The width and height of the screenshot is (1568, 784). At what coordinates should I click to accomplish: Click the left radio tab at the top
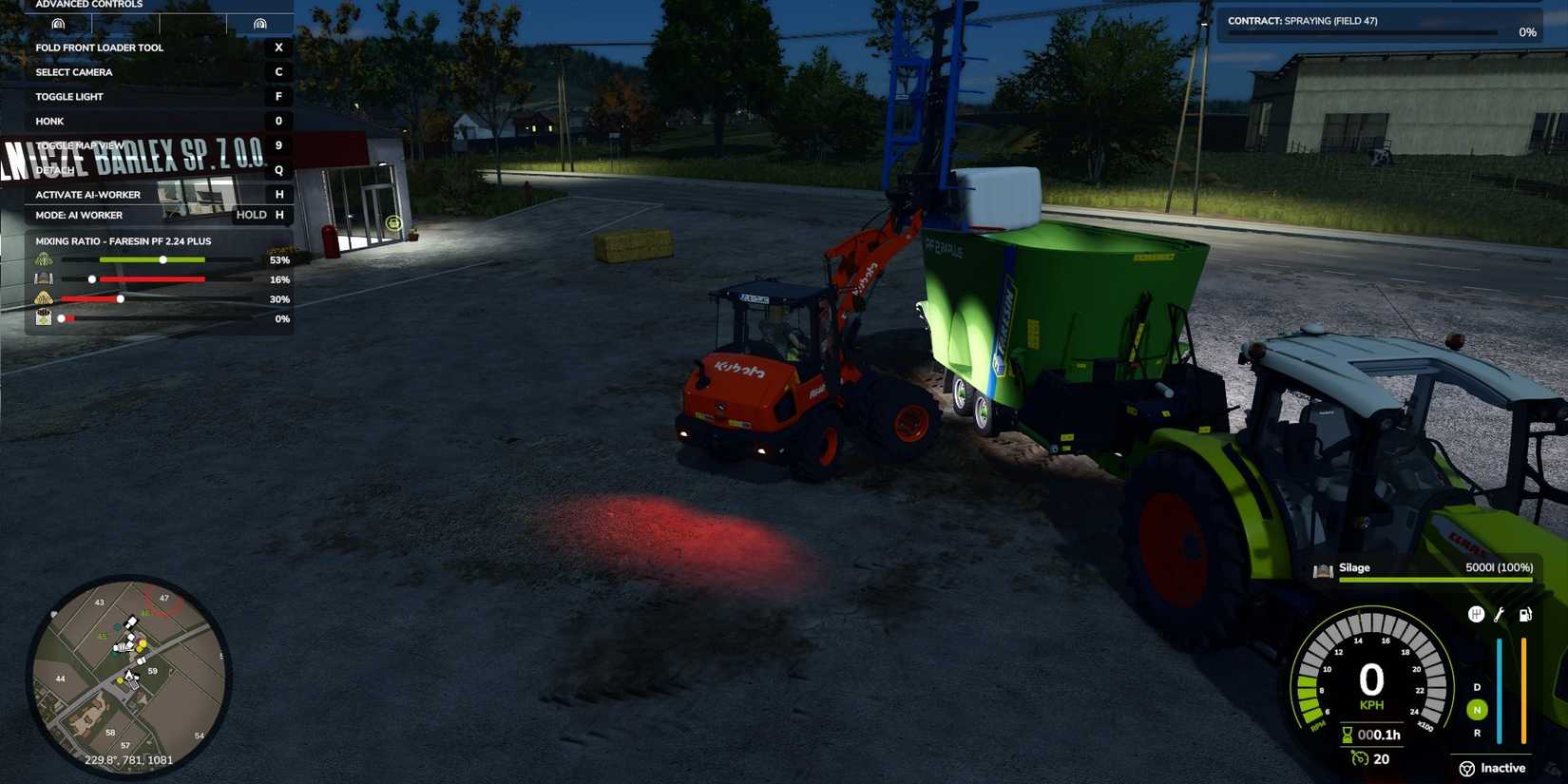pos(59,22)
